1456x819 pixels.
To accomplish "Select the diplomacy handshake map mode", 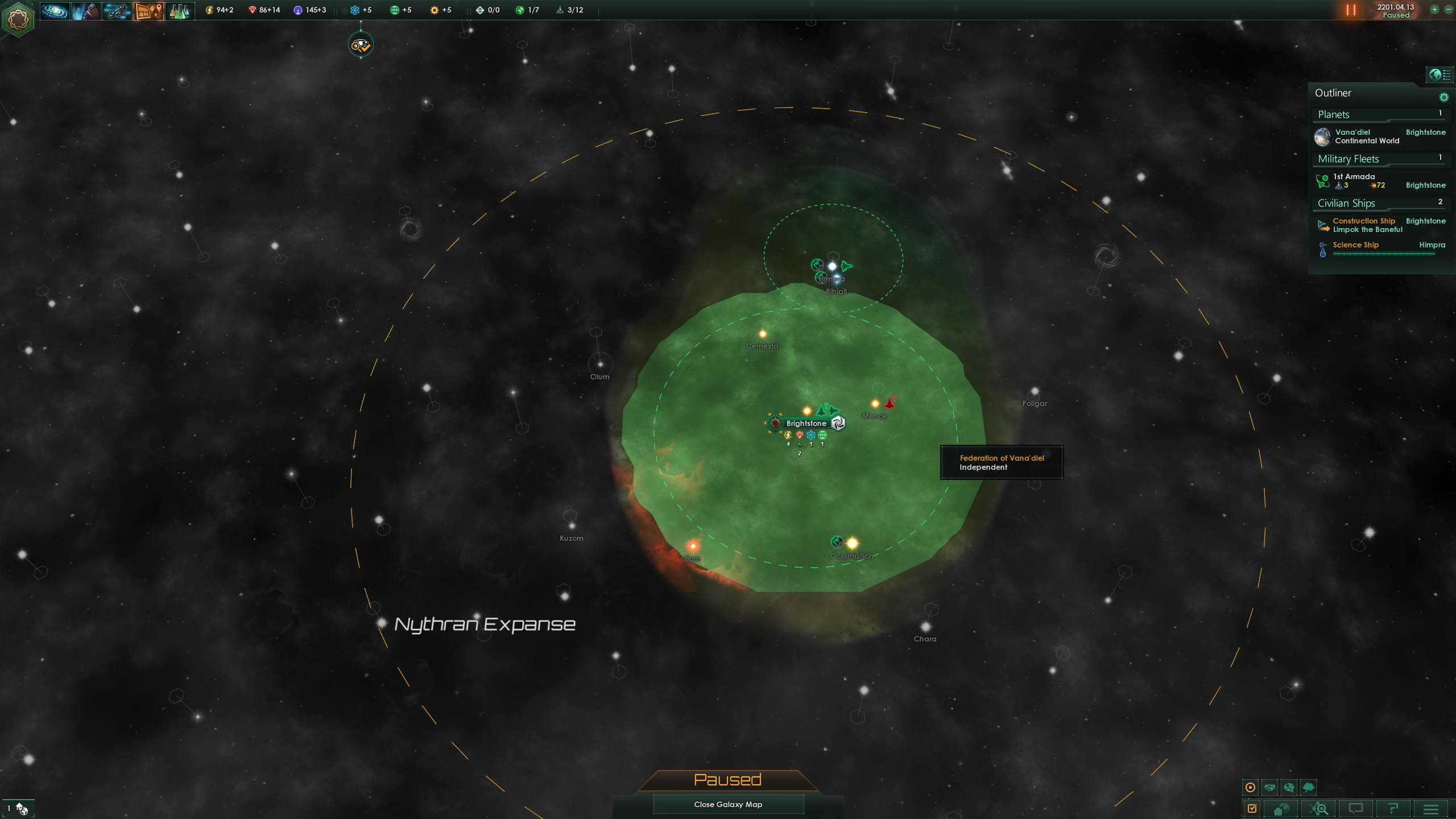I will [x=1269, y=788].
